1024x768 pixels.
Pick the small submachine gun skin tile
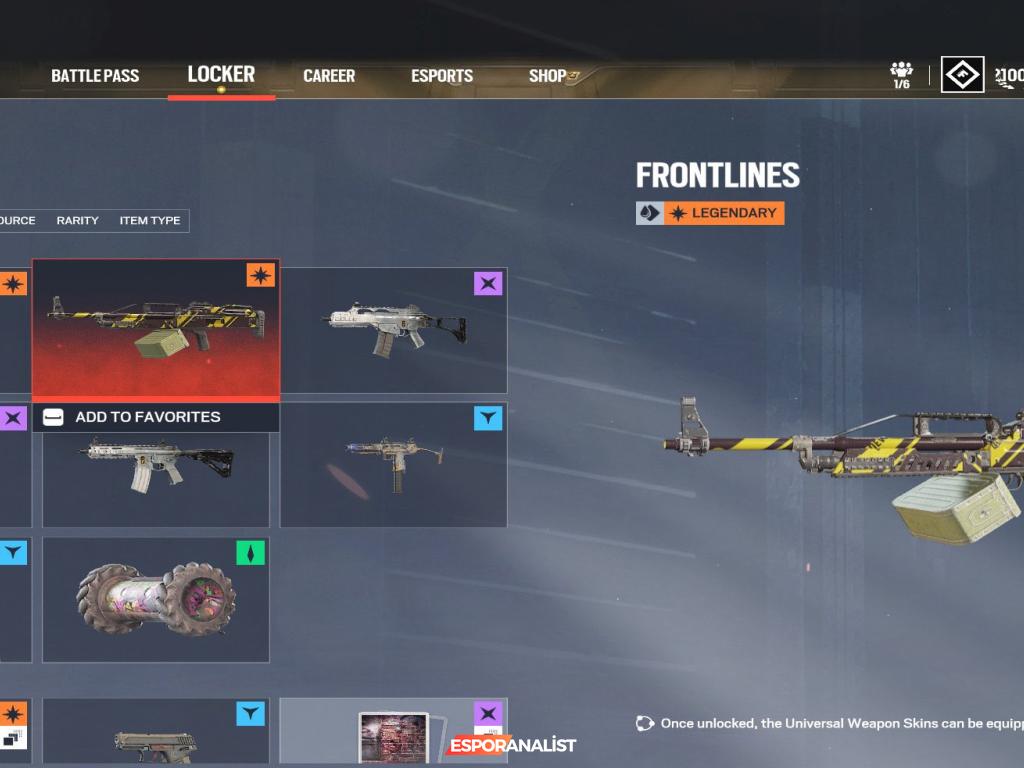pyautogui.click(x=394, y=465)
